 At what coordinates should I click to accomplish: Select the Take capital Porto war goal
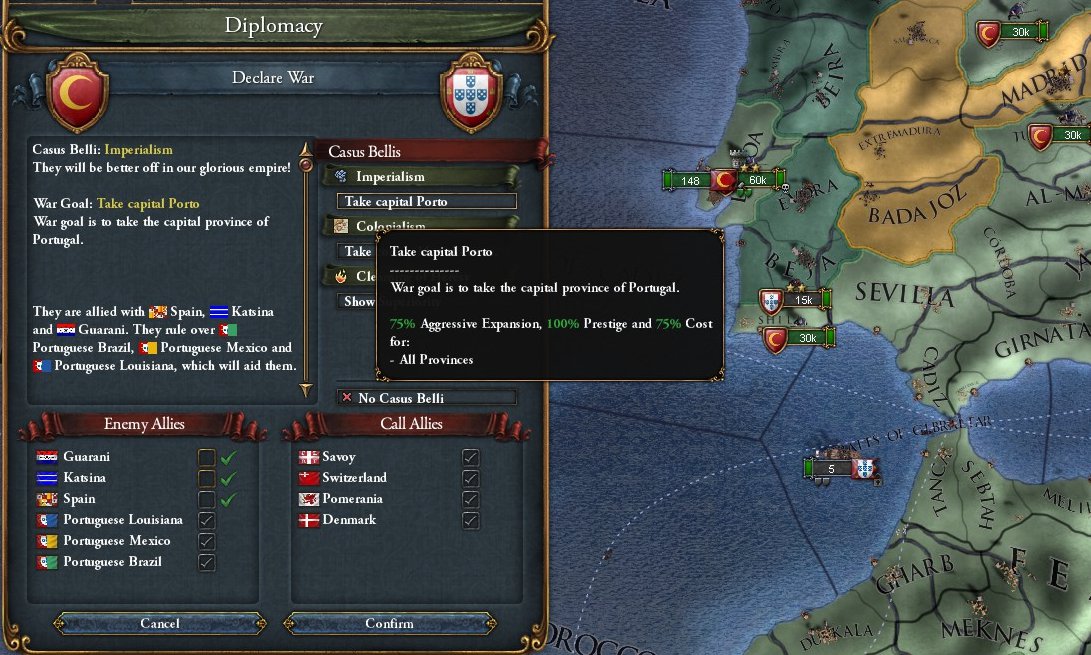point(427,201)
